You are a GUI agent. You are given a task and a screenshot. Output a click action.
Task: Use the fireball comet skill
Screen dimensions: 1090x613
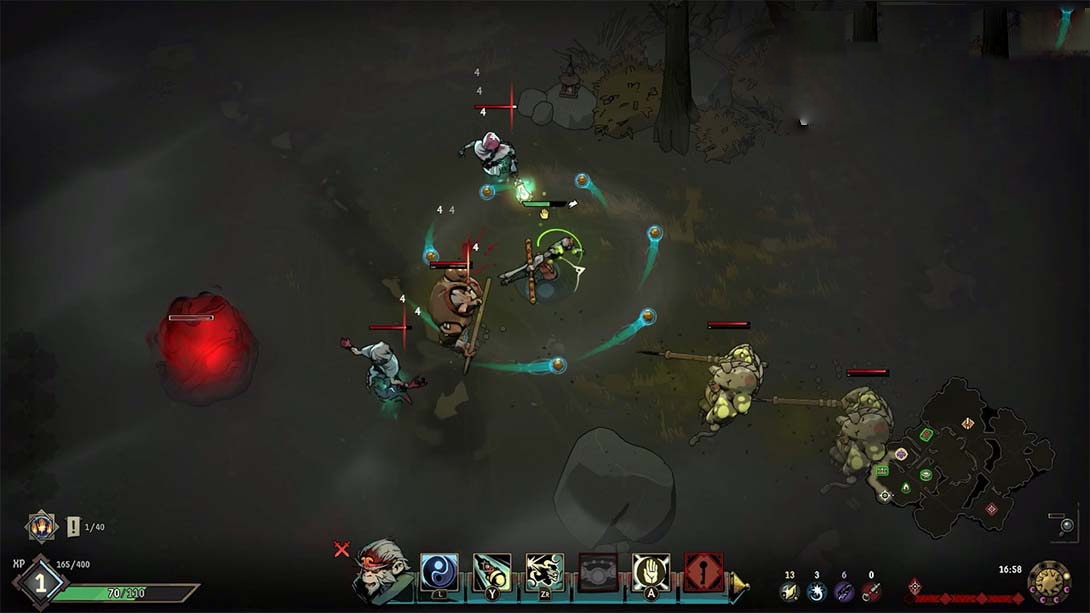tap(492, 572)
